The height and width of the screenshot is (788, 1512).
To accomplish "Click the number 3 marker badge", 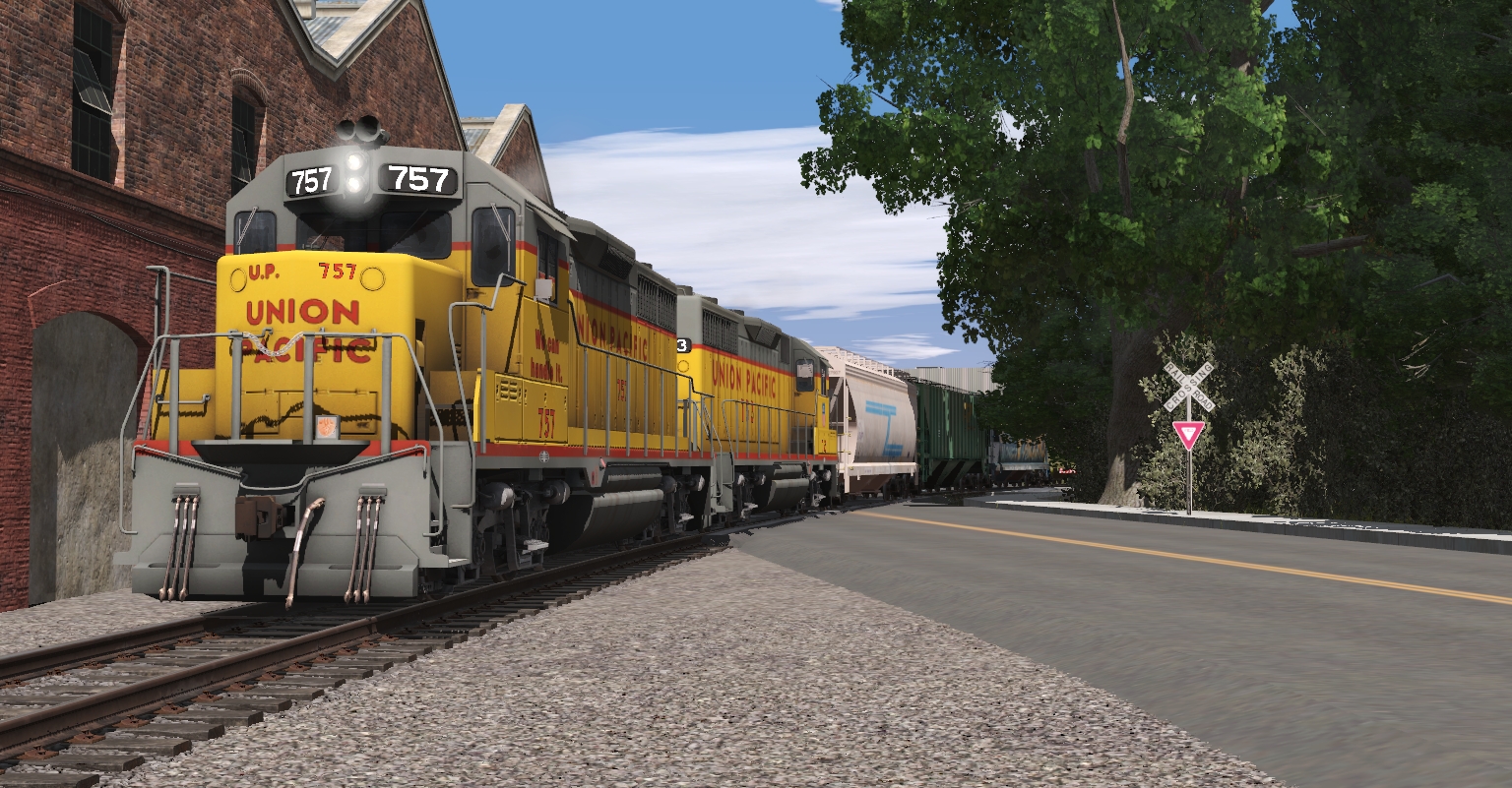I will coord(682,345).
